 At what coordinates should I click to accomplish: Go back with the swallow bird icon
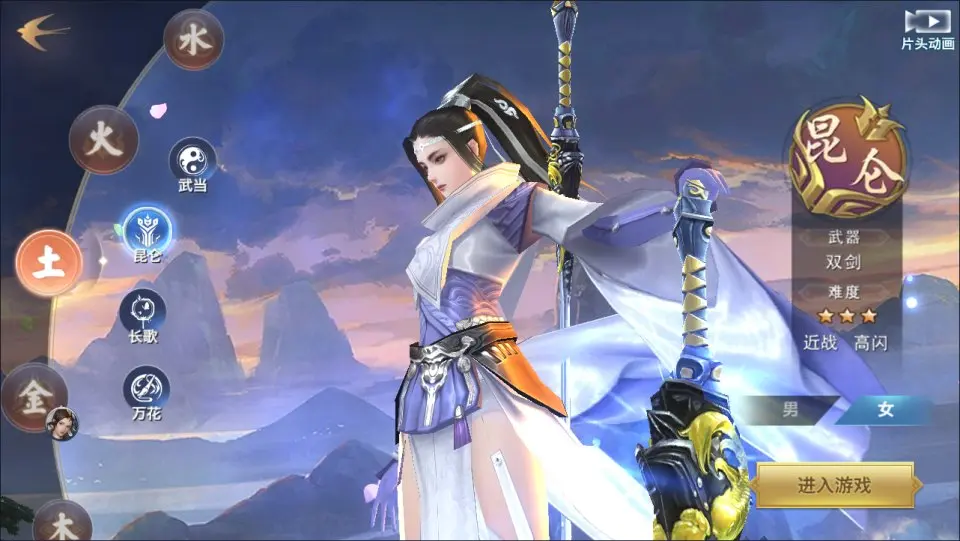coord(42,32)
